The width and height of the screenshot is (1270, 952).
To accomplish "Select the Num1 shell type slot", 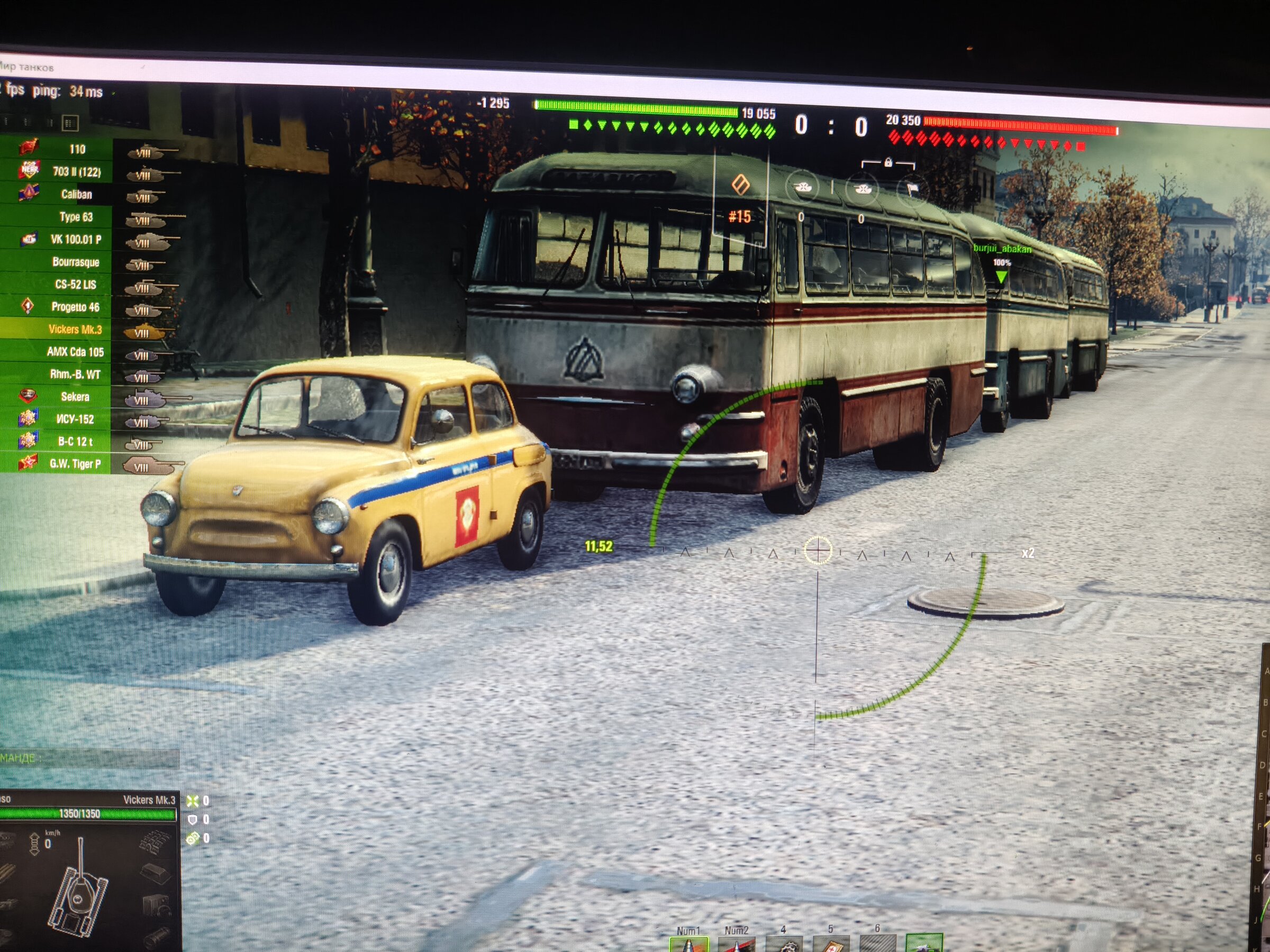I will (x=688, y=944).
